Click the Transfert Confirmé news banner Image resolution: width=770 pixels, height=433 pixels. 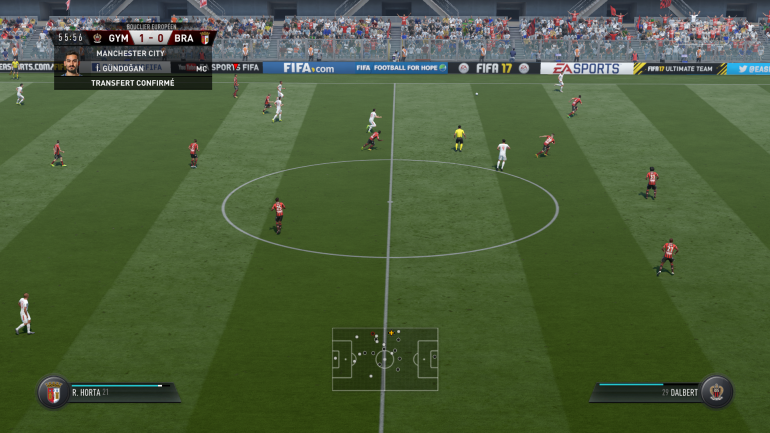point(133,83)
